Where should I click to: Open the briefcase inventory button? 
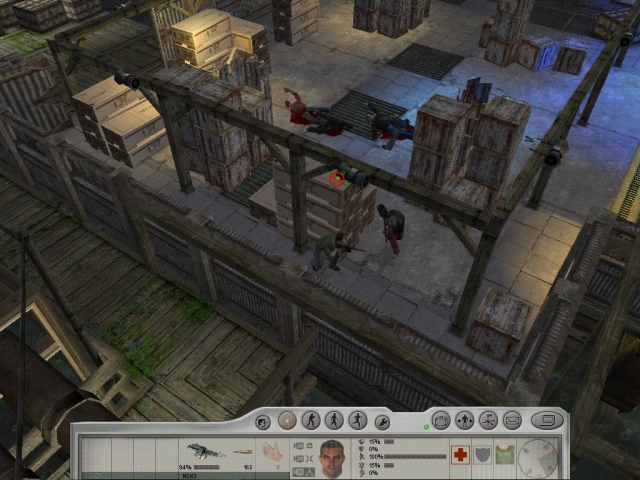pos(441,421)
